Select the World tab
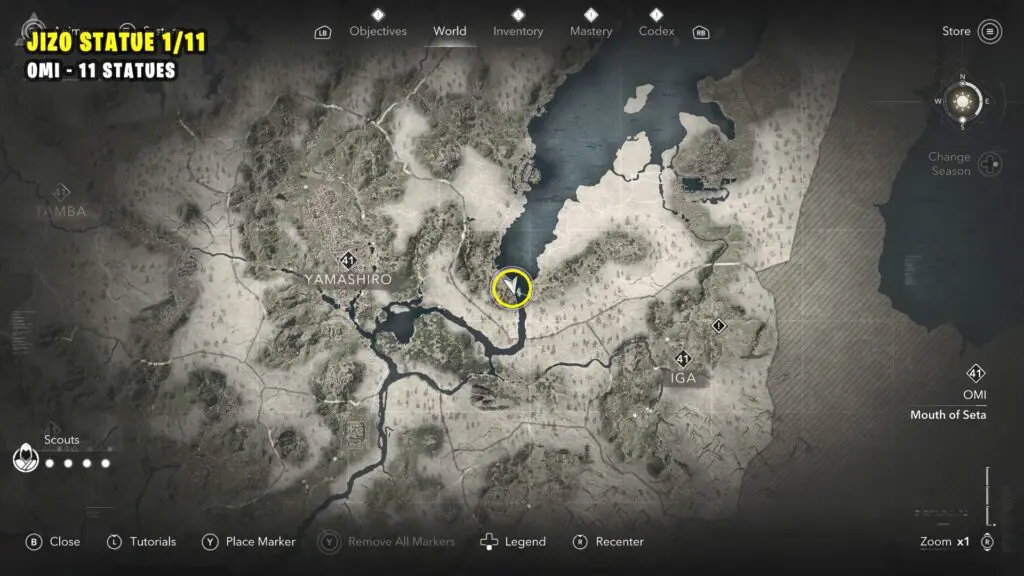Image resolution: width=1024 pixels, height=576 pixels. [x=449, y=31]
